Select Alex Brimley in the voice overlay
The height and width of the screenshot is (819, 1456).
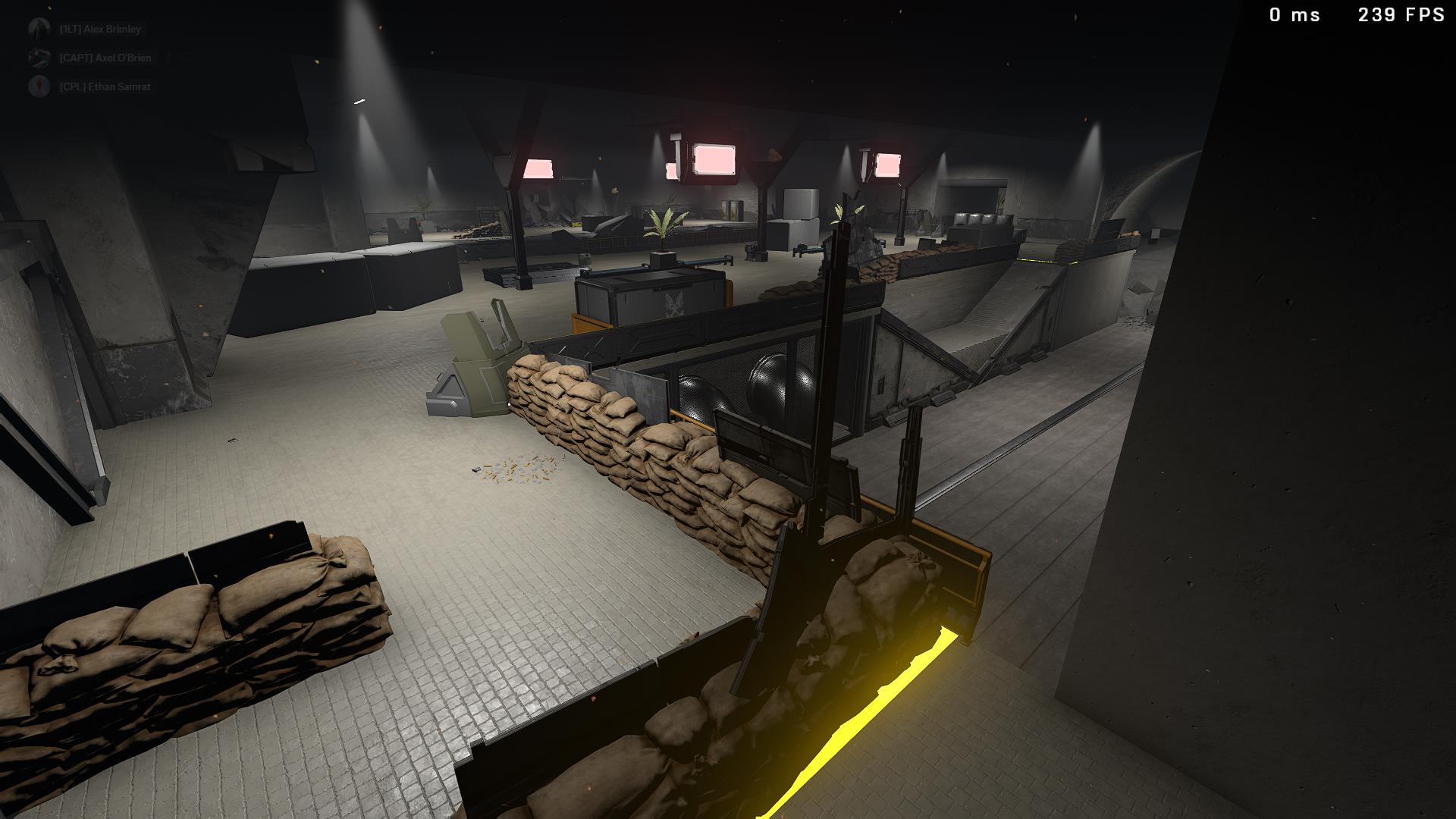coord(99,30)
